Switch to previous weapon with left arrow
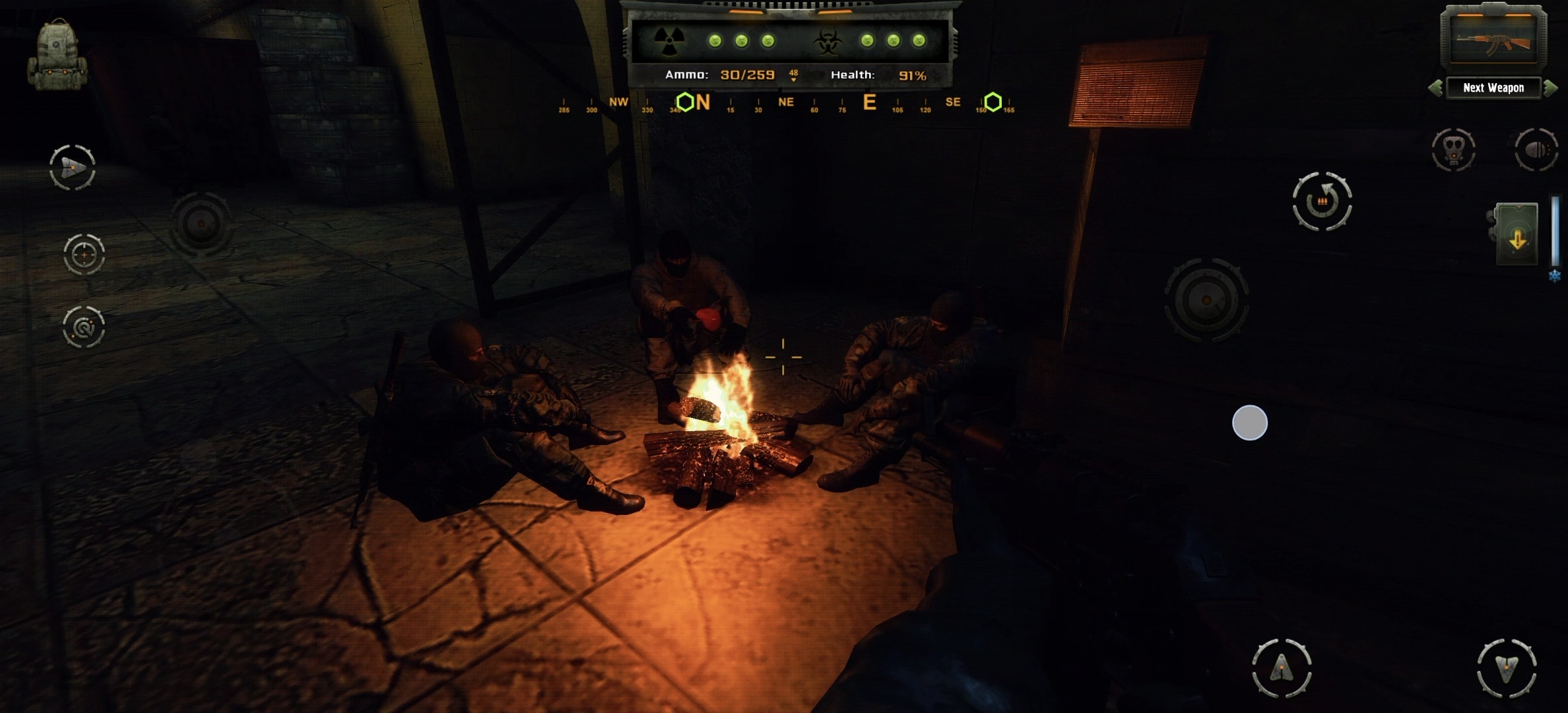The width and height of the screenshot is (1568, 713). (x=1435, y=88)
